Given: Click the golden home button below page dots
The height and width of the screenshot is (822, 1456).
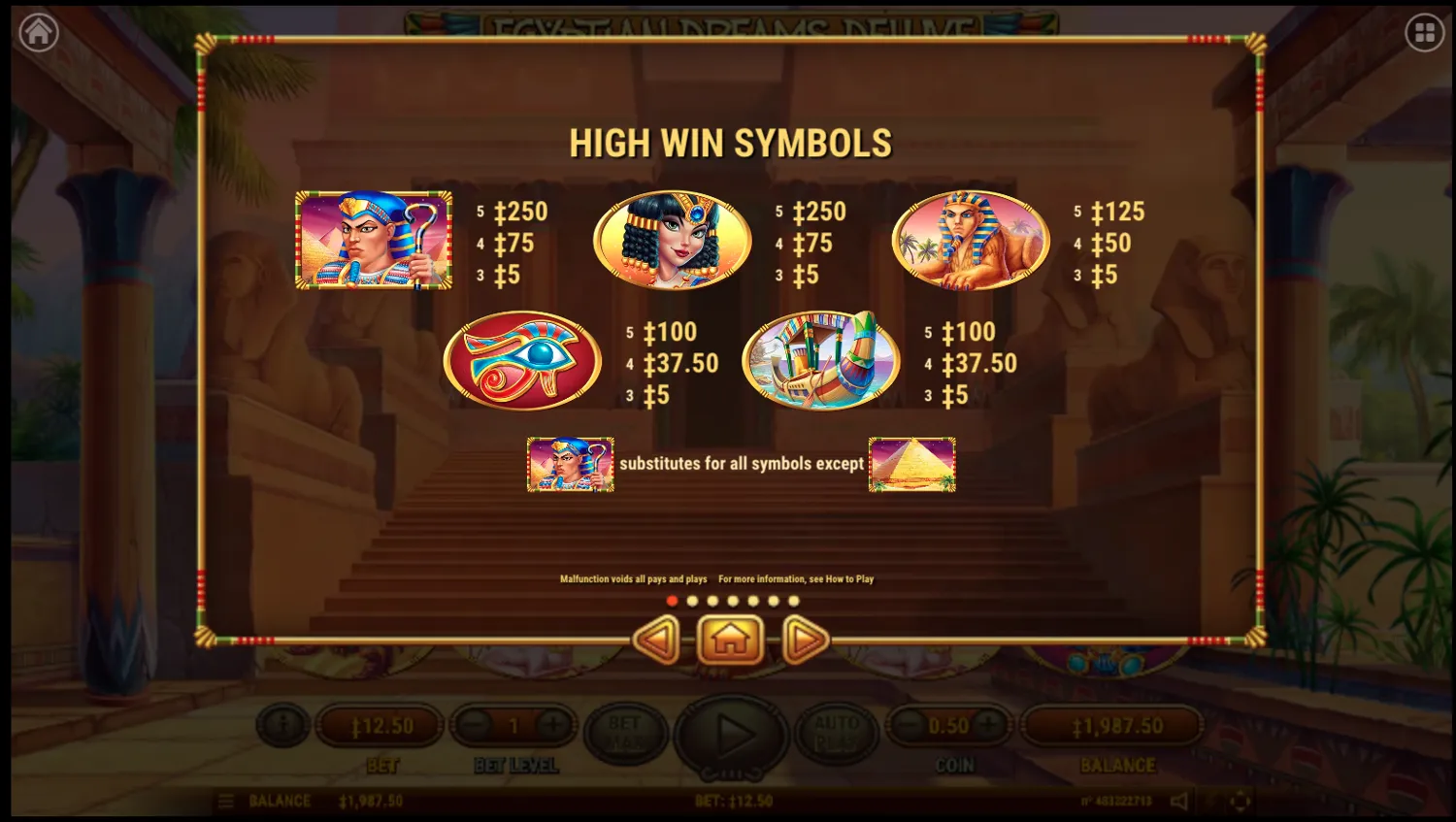Looking at the screenshot, I should (x=731, y=641).
